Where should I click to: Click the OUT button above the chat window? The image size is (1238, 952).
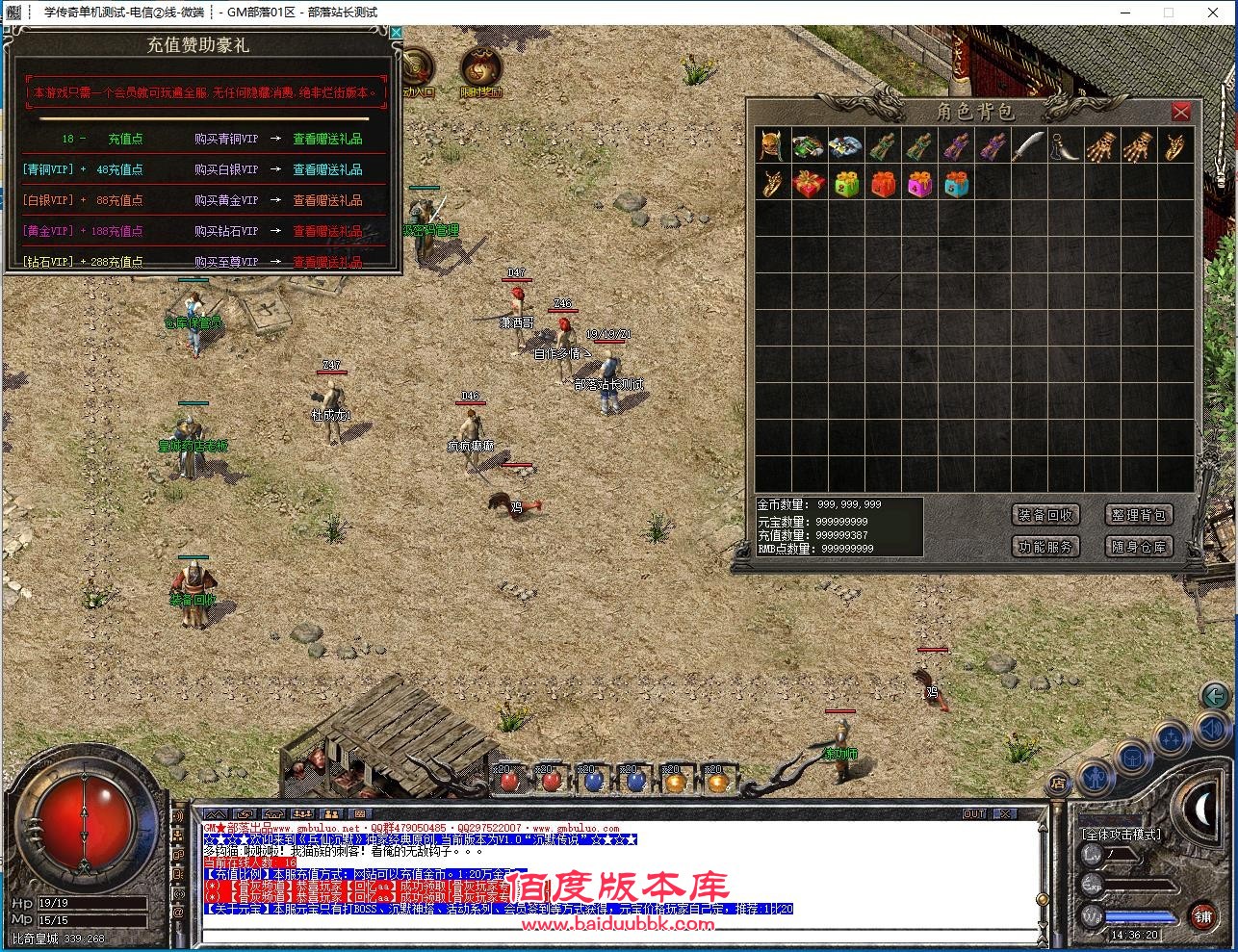pos(974,813)
